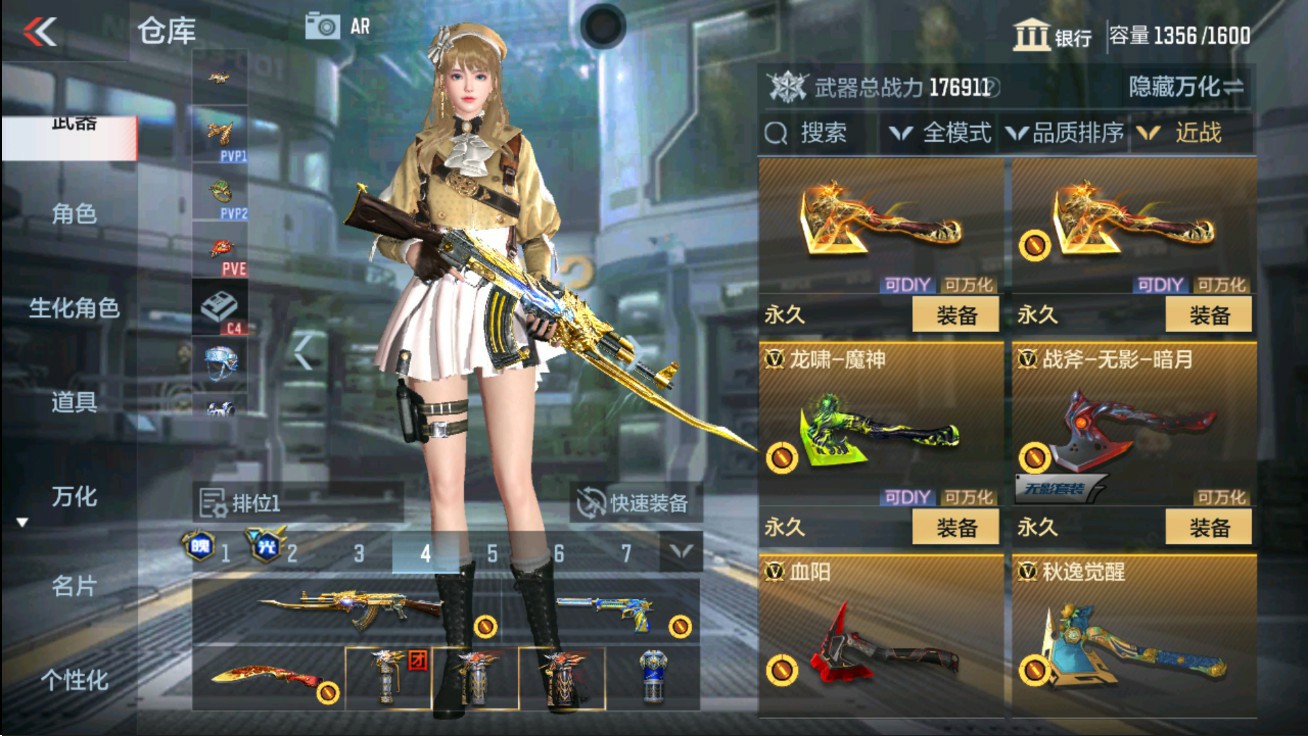Click the search magnifier icon
The image size is (1308, 736).
(775, 130)
